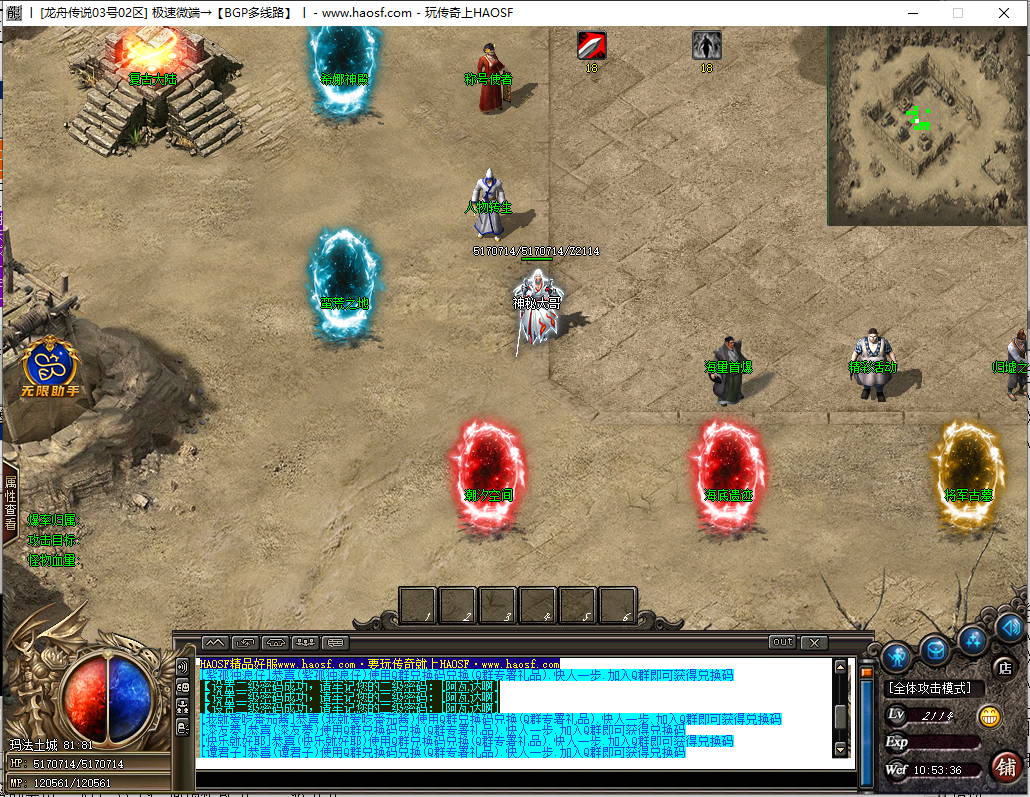Close the chat panel with X

(x=814, y=642)
